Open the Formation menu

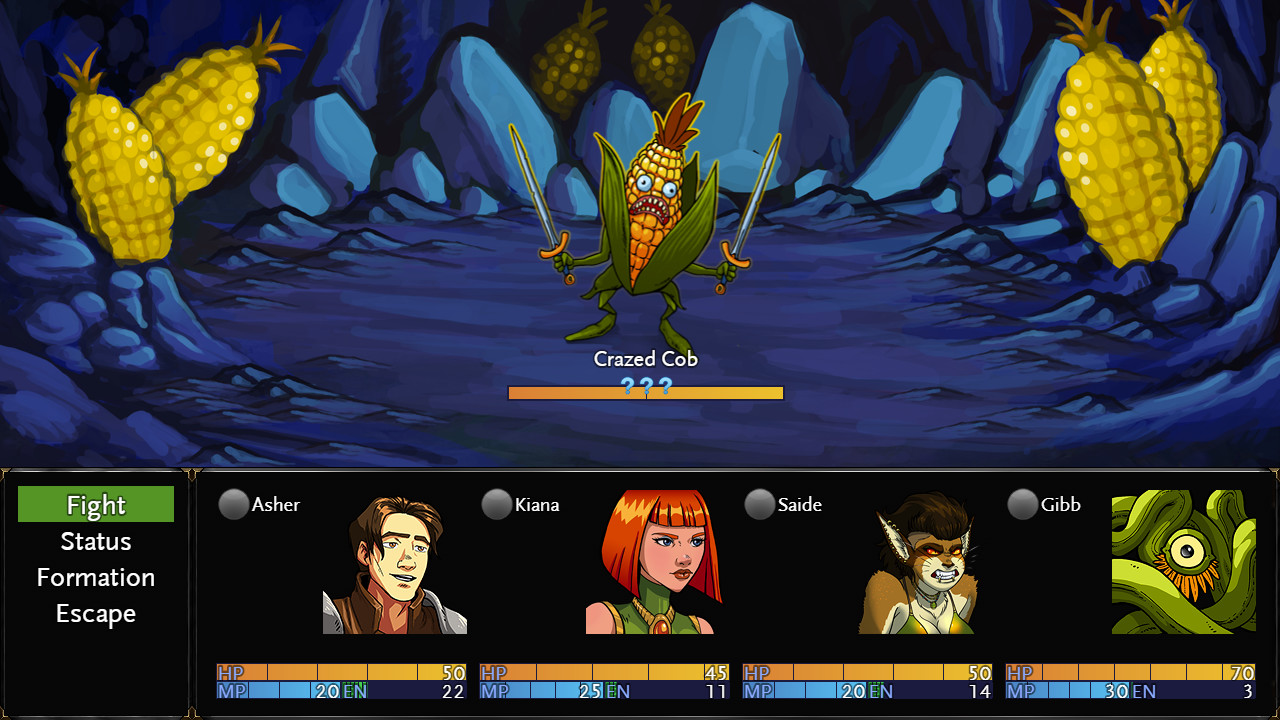point(95,577)
